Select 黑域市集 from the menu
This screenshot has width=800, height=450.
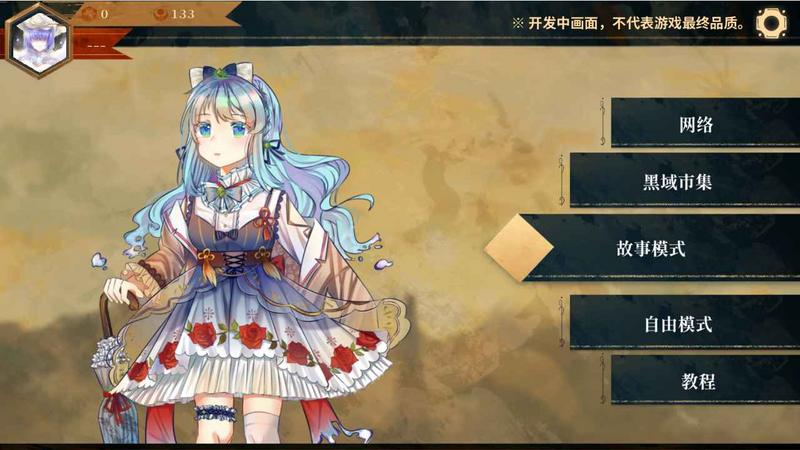680,183
